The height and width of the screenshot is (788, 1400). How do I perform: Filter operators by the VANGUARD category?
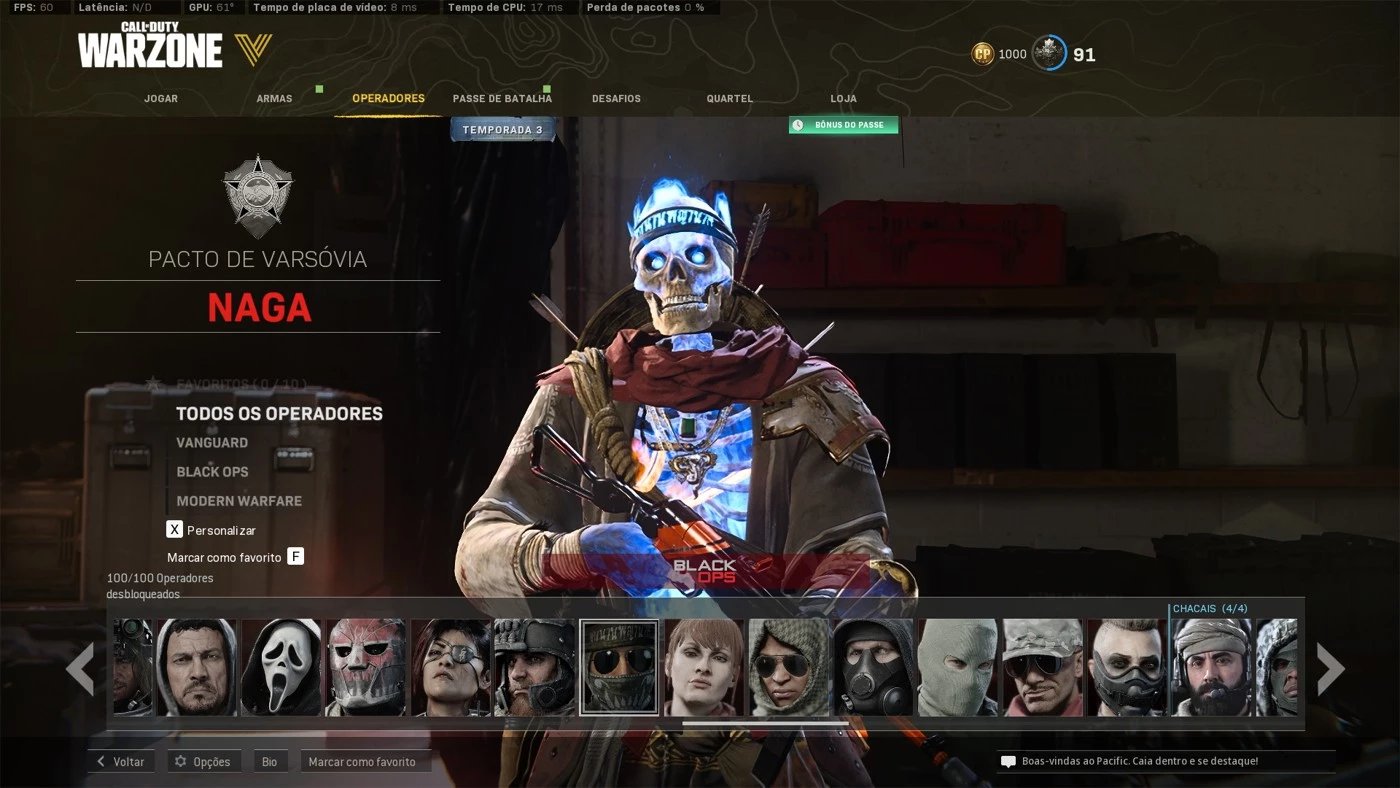coord(211,442)
